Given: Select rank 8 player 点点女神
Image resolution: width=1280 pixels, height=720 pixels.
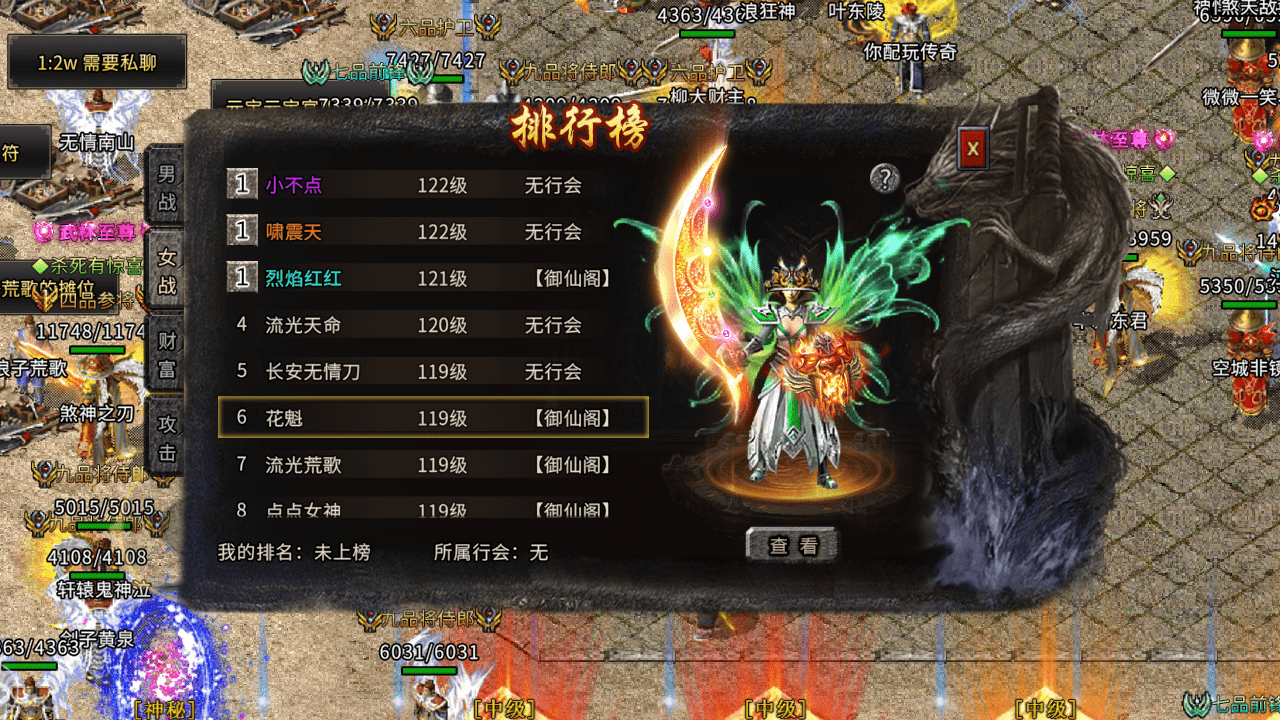Looking at the screenshot, I should pos(432,509).
